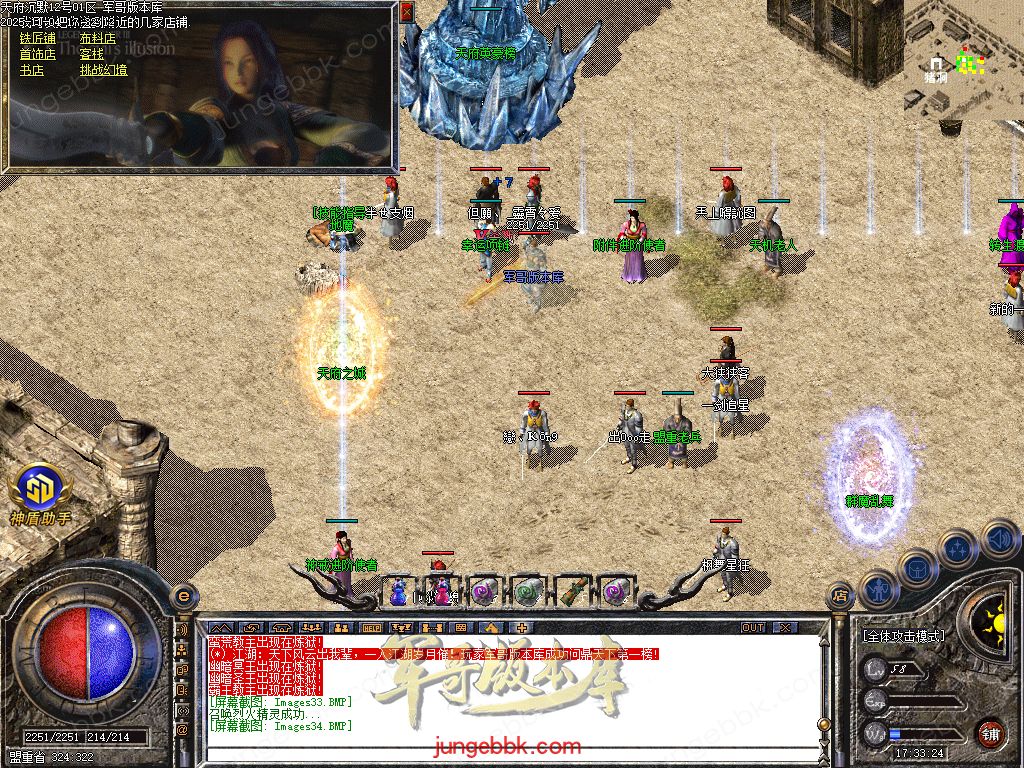This screenshot has width=1024, height=768.
Task: Open the character equipment panel
Action: click(877, 589)
